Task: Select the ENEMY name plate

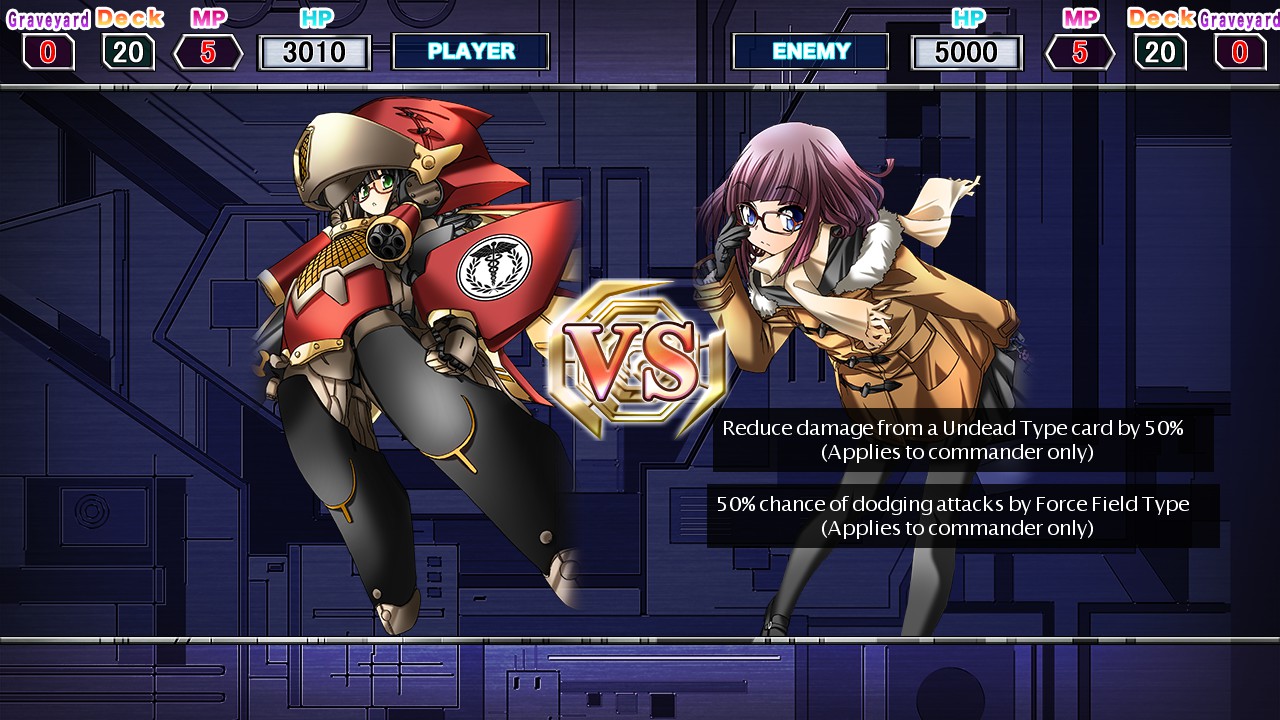Action: pos(810,51)
